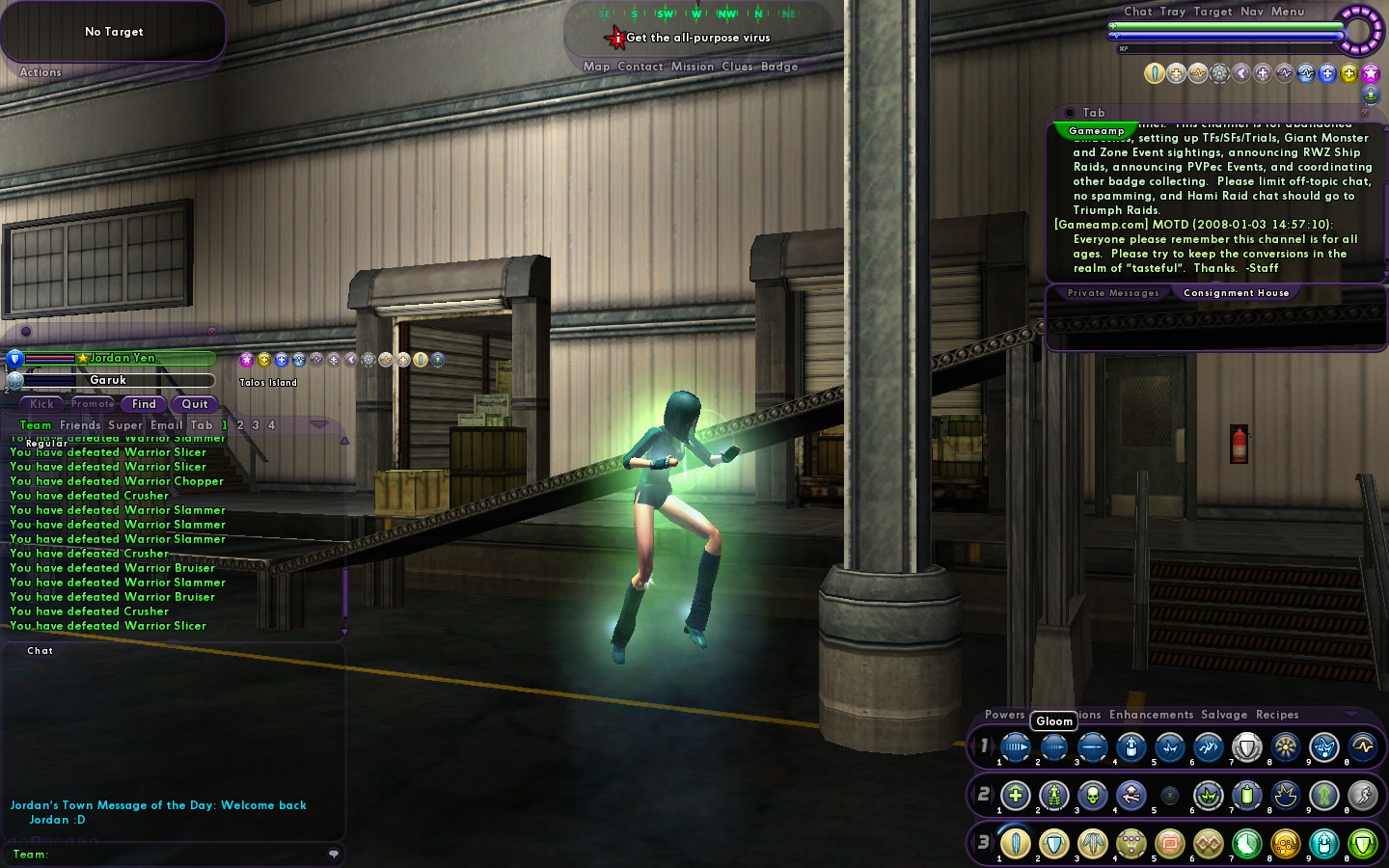Show the Recipes window
Viewport: 1389px width, 868px height.
point(1277,715)
